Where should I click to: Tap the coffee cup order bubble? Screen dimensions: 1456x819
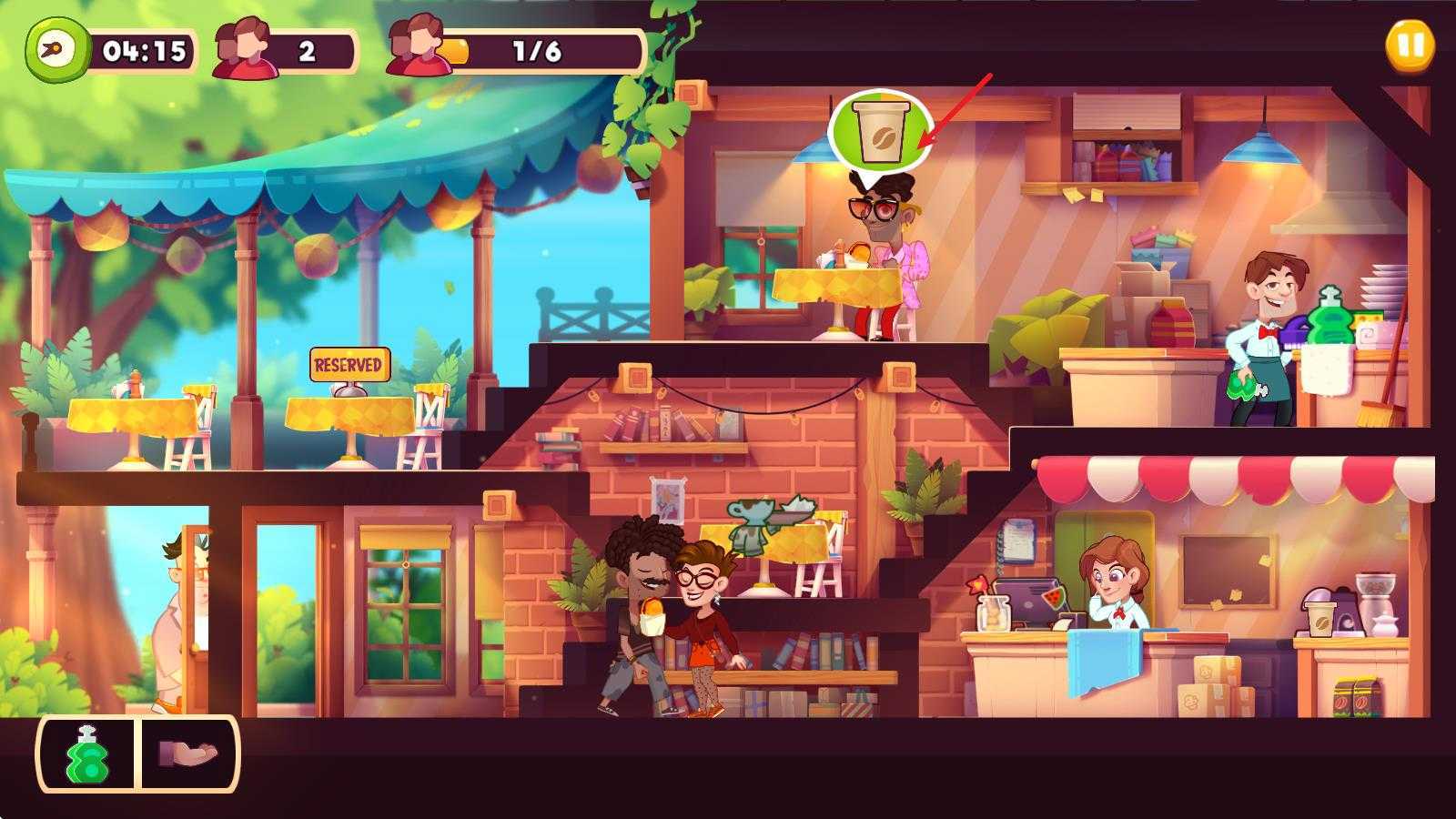(x=880, y=132)
